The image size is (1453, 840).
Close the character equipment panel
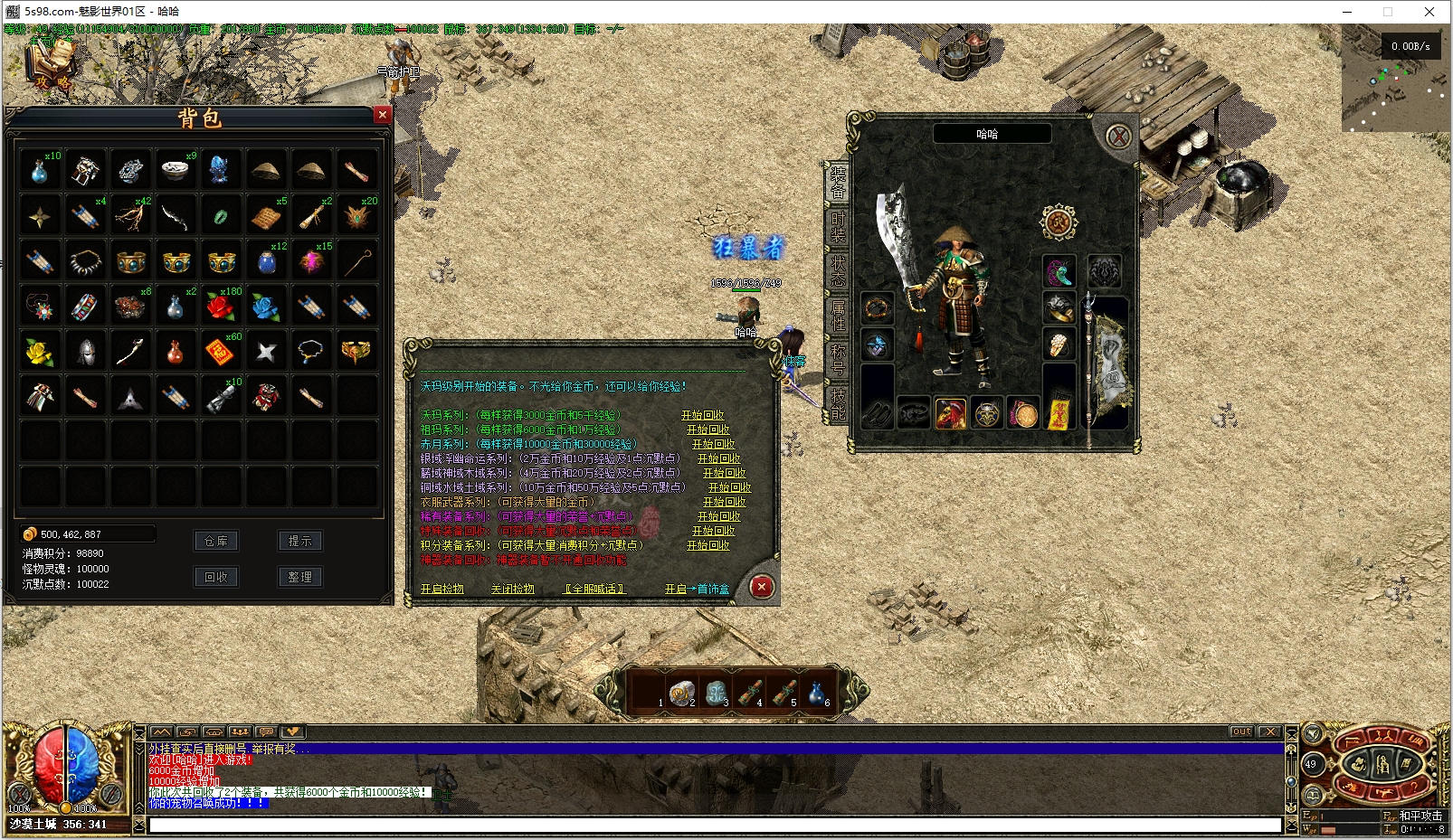(x=1119, y=137)
